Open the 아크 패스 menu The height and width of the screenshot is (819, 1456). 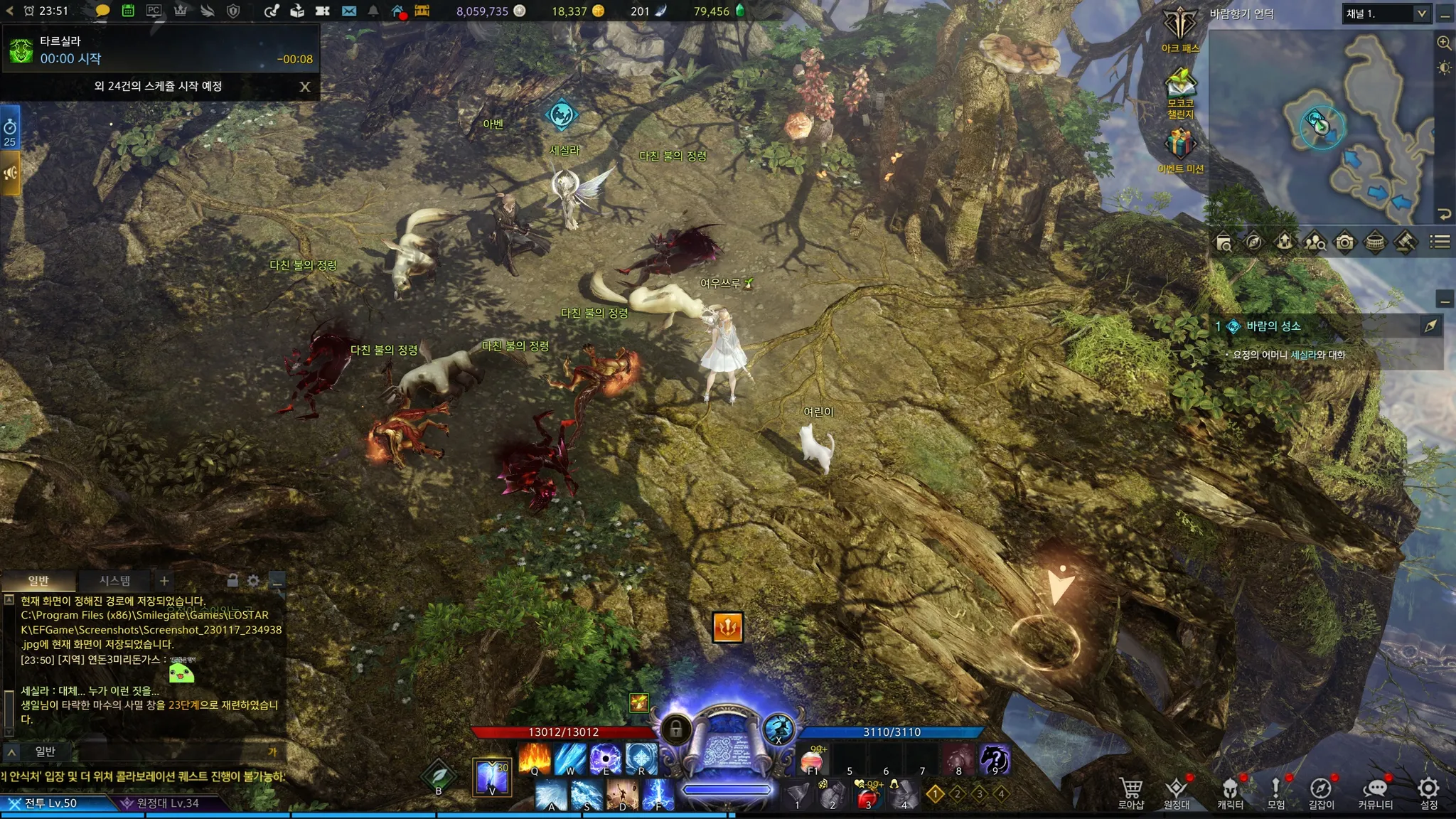click(x=1180, y=29)
